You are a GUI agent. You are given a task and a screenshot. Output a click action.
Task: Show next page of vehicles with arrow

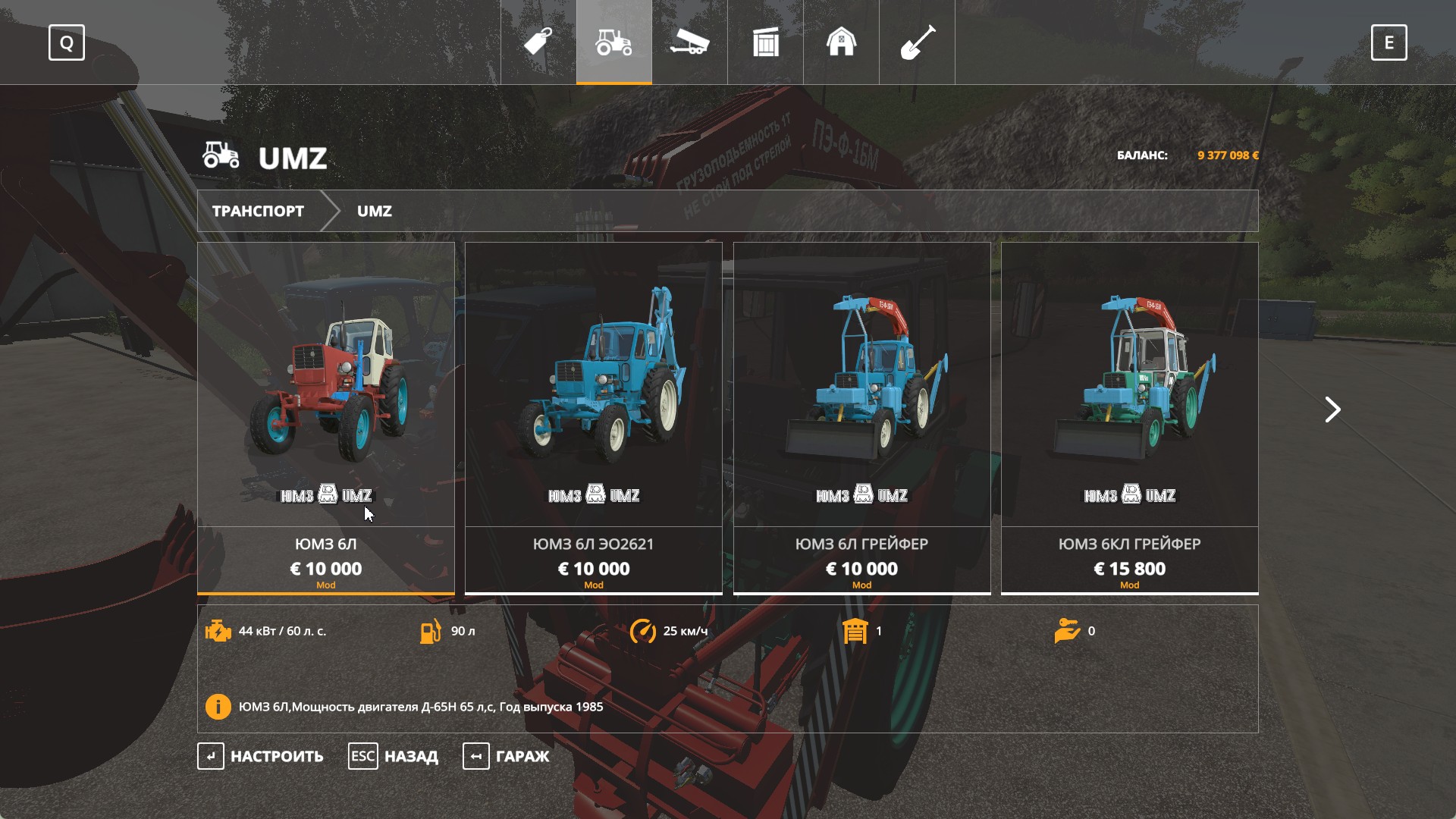tap(1332, 409)
